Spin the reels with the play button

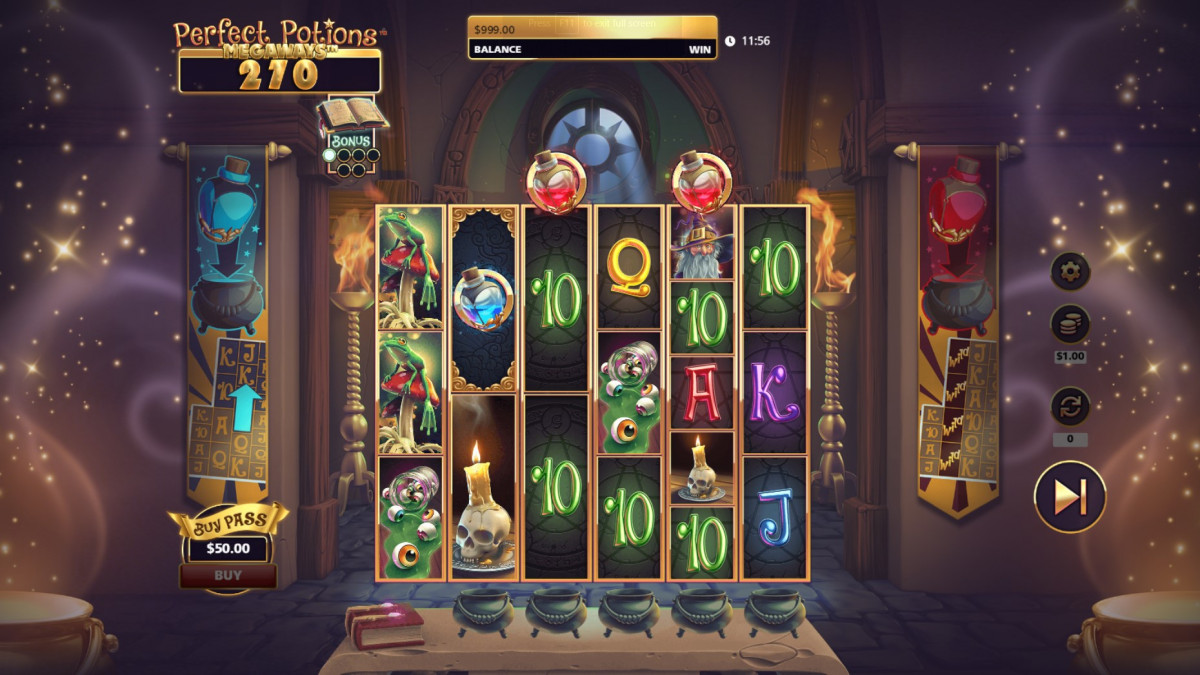[x=1069, y=496]
